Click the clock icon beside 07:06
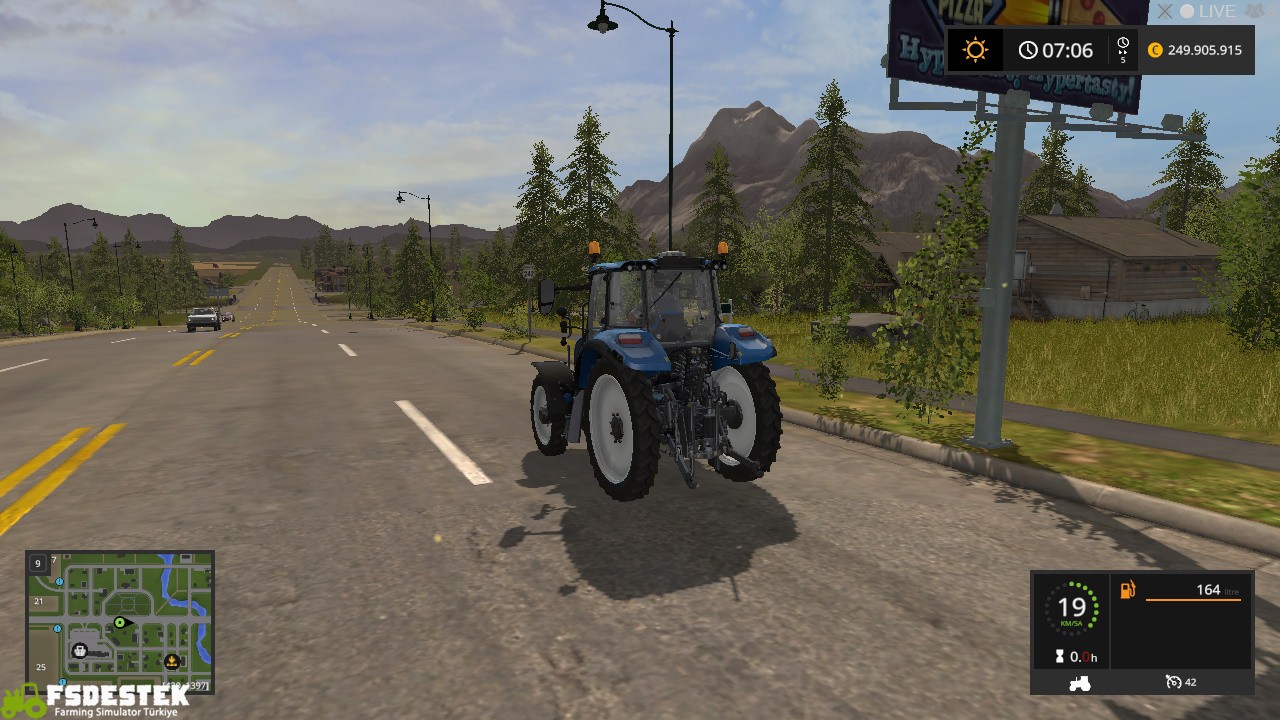The width and height of the screenshot is (1280, 720). click(x=1028, y=49)
